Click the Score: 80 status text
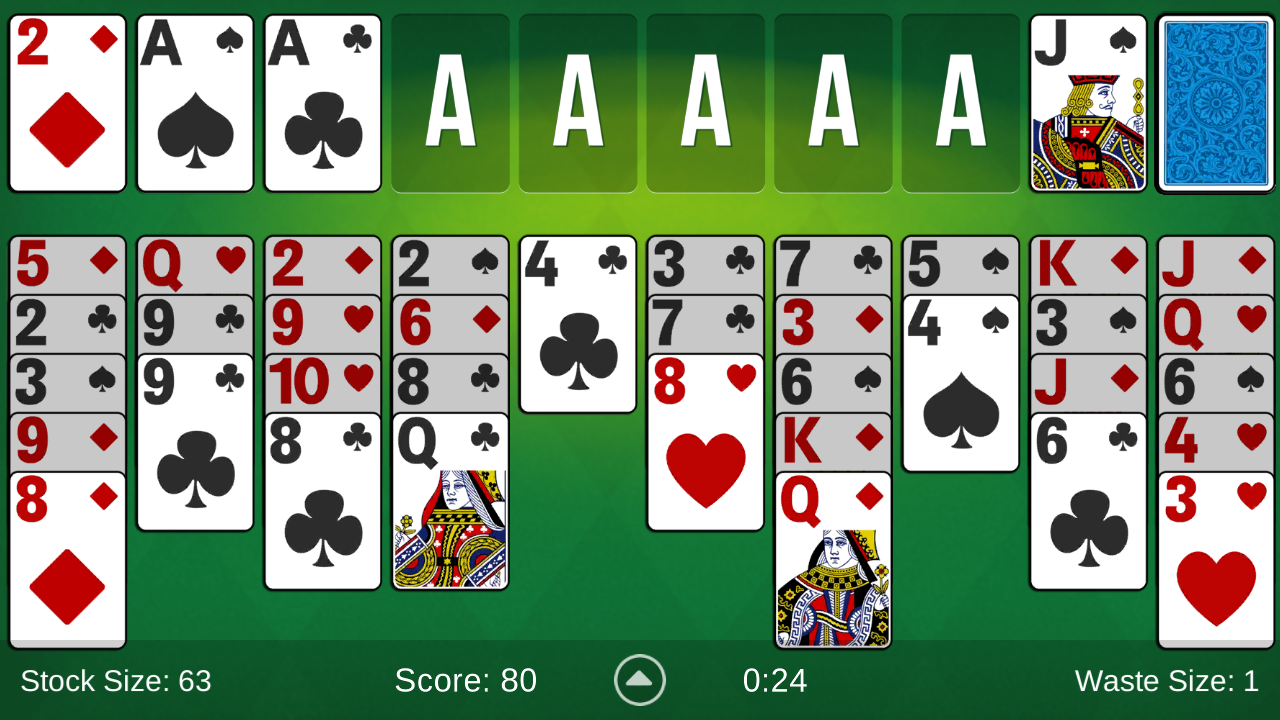1280x720 pixels. coord(466,681)
